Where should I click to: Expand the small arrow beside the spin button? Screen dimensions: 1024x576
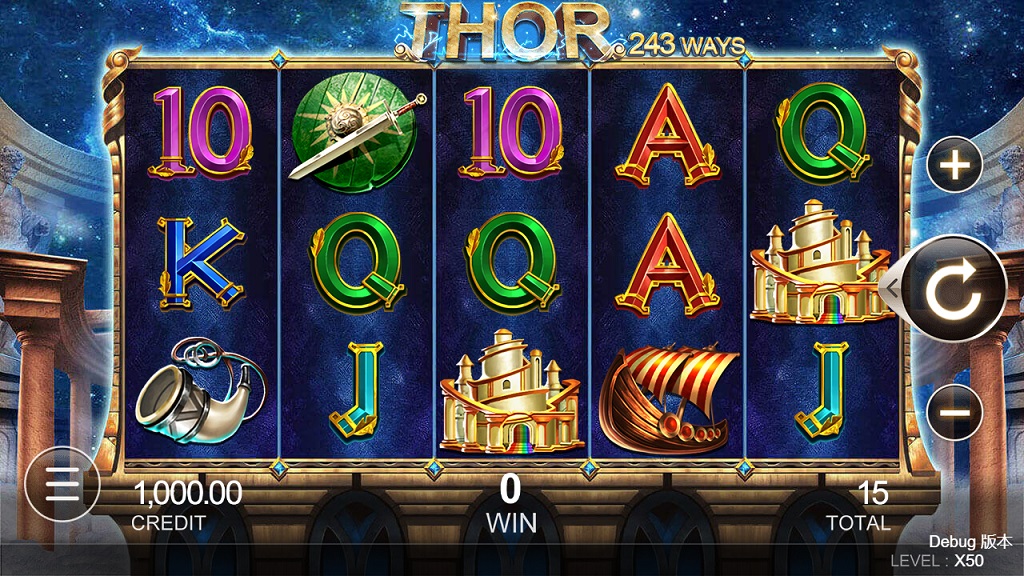(x=894, y=289)
